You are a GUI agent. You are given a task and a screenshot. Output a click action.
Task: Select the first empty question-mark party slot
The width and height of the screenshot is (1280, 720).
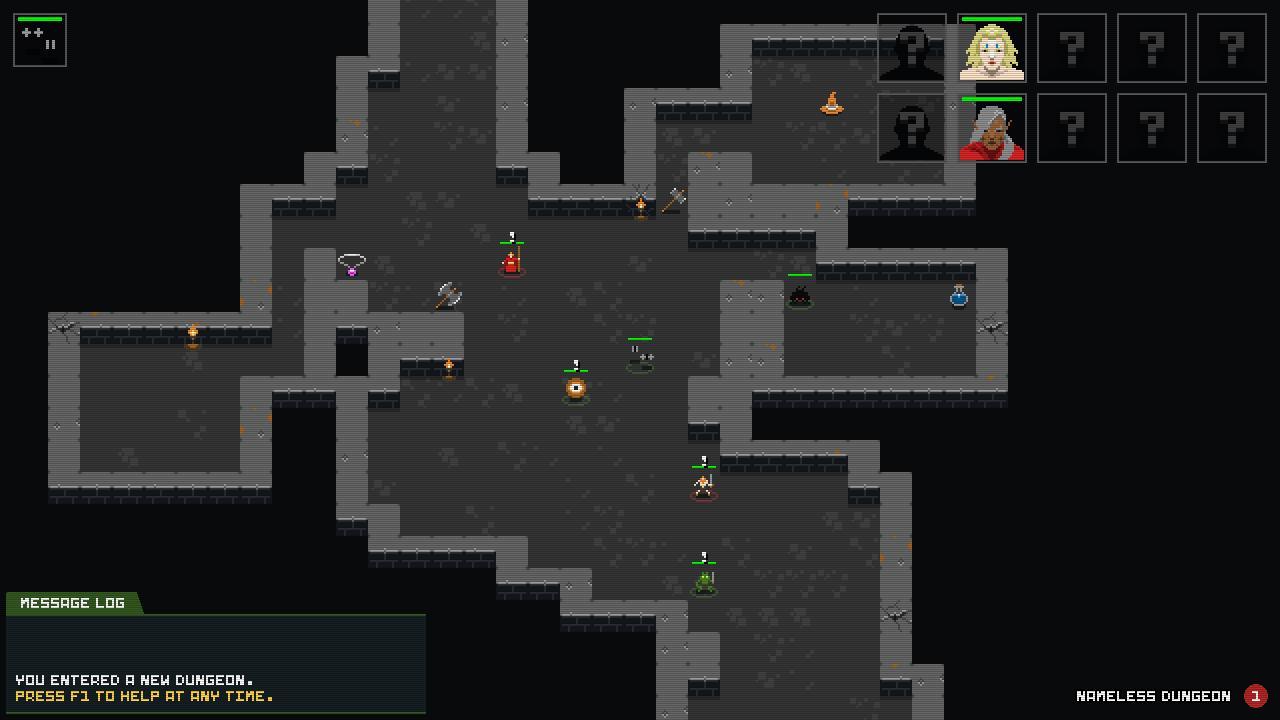pyautogui.click(x=1071, y=48)
